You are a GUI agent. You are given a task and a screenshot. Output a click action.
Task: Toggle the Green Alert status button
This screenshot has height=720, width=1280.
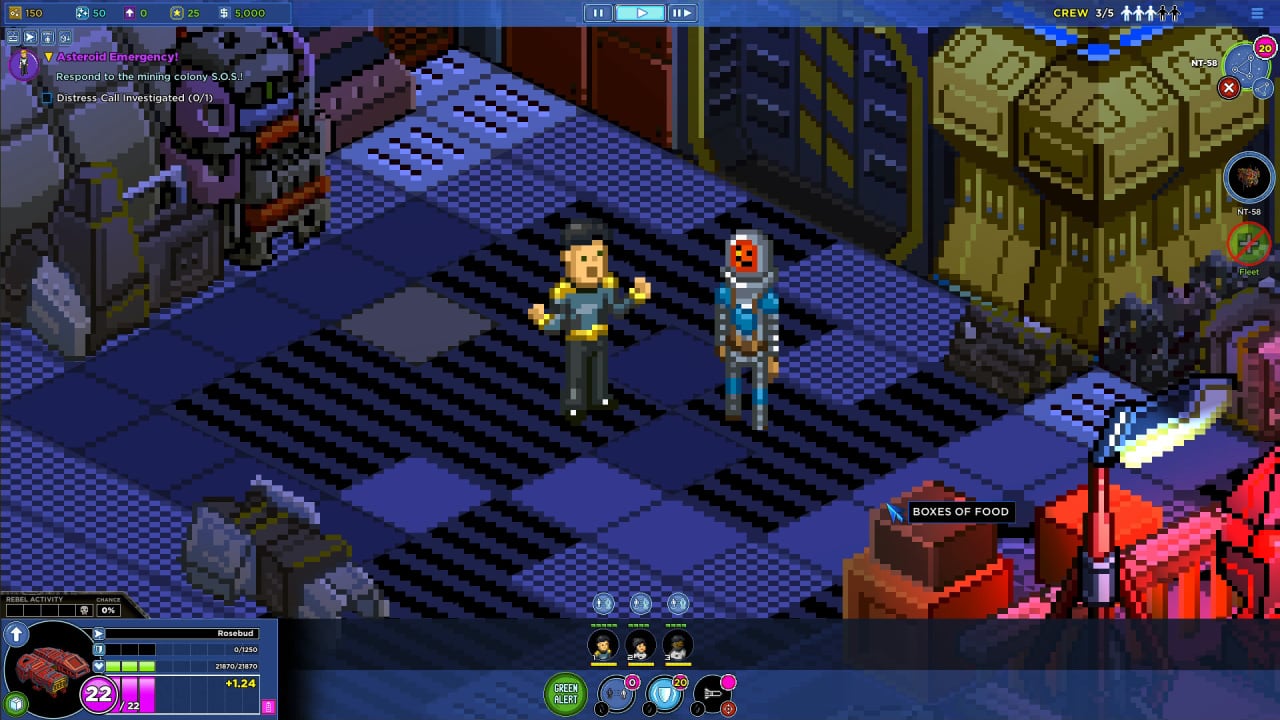coord(566,694)
